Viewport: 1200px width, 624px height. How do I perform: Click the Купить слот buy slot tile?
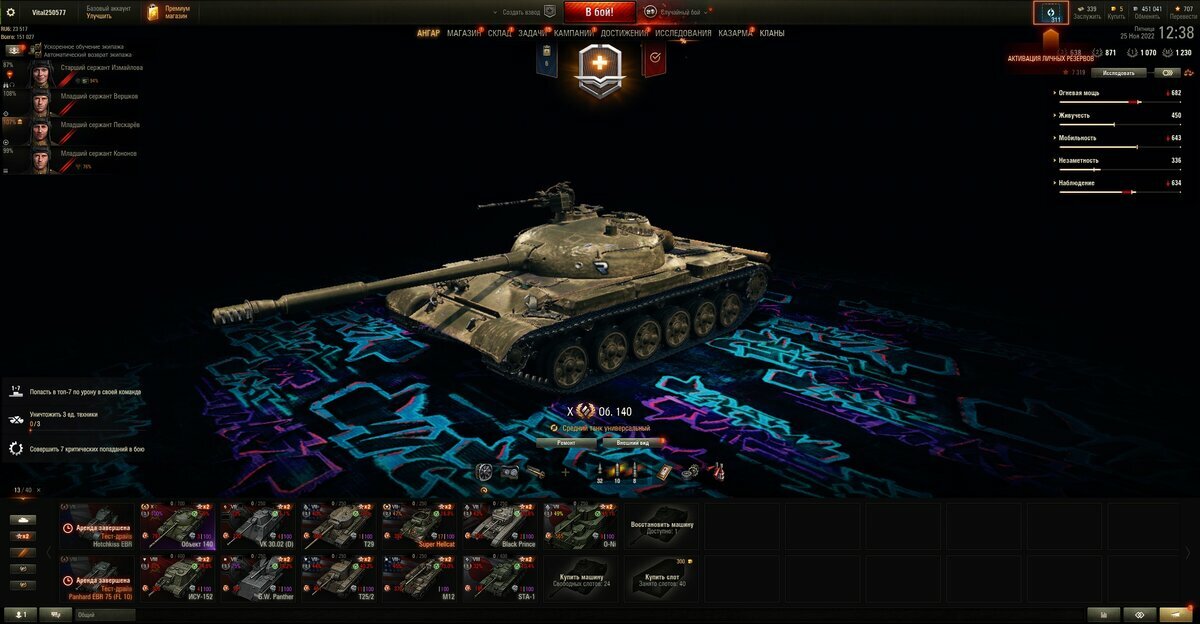click(662, 578)
